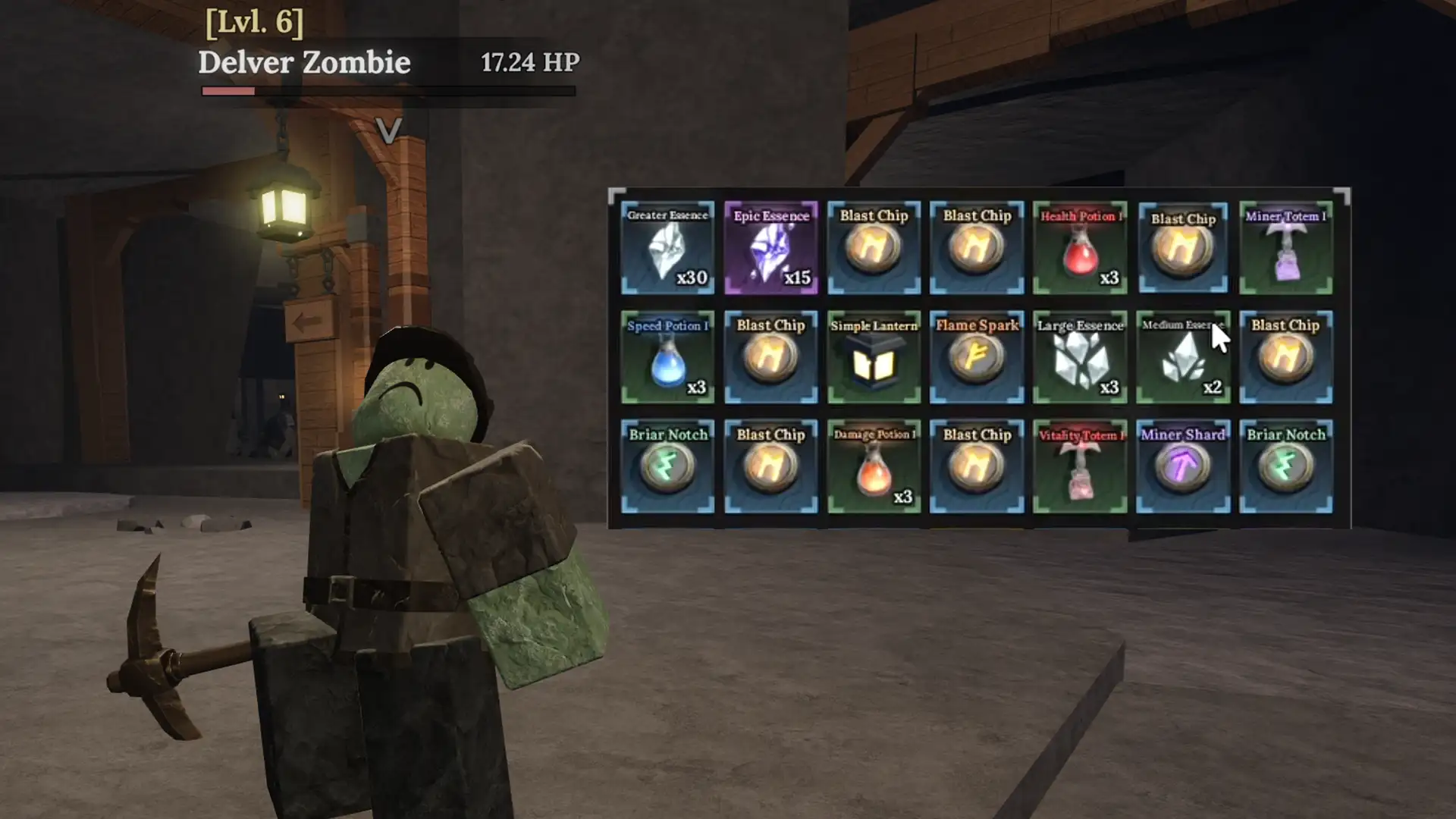Select the Blast Chip in the top-right area
The height and width of the screenshot is (819, 1456).
pyautogui.click(x=1183, y=246)
